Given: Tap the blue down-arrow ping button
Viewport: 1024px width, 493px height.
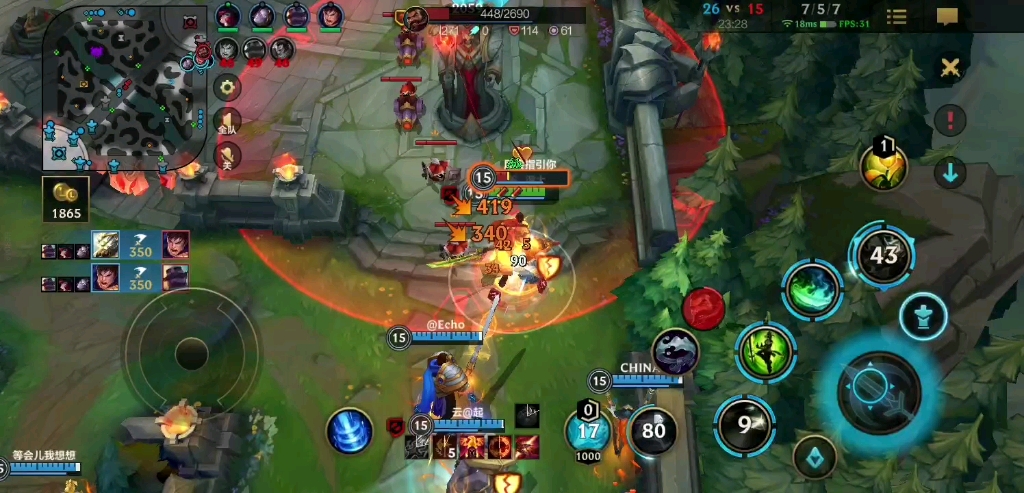Looking at the screenshot, I should point(949,172).
